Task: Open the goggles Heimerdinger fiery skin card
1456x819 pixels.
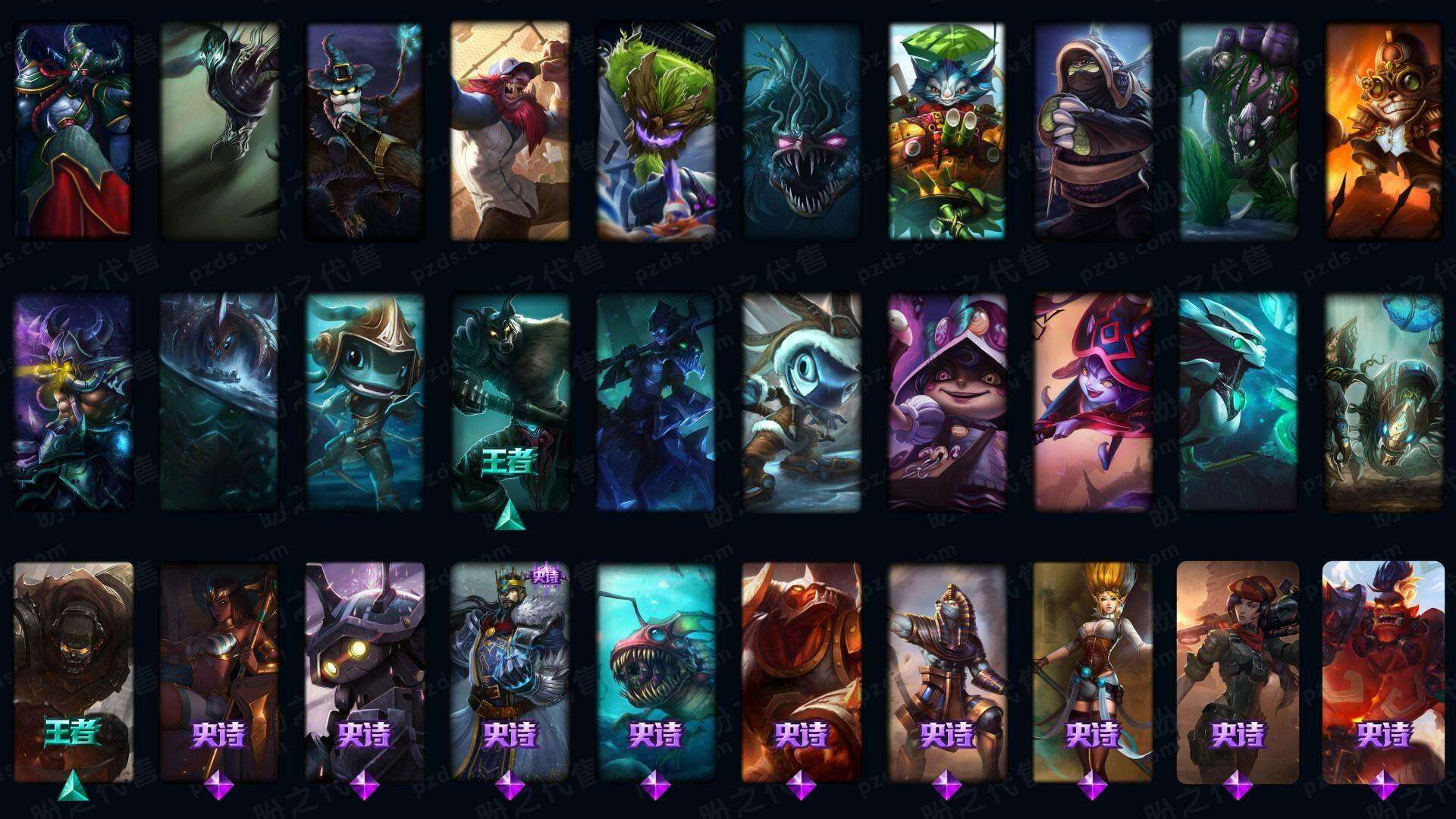Action: (x=1383, y=130)
